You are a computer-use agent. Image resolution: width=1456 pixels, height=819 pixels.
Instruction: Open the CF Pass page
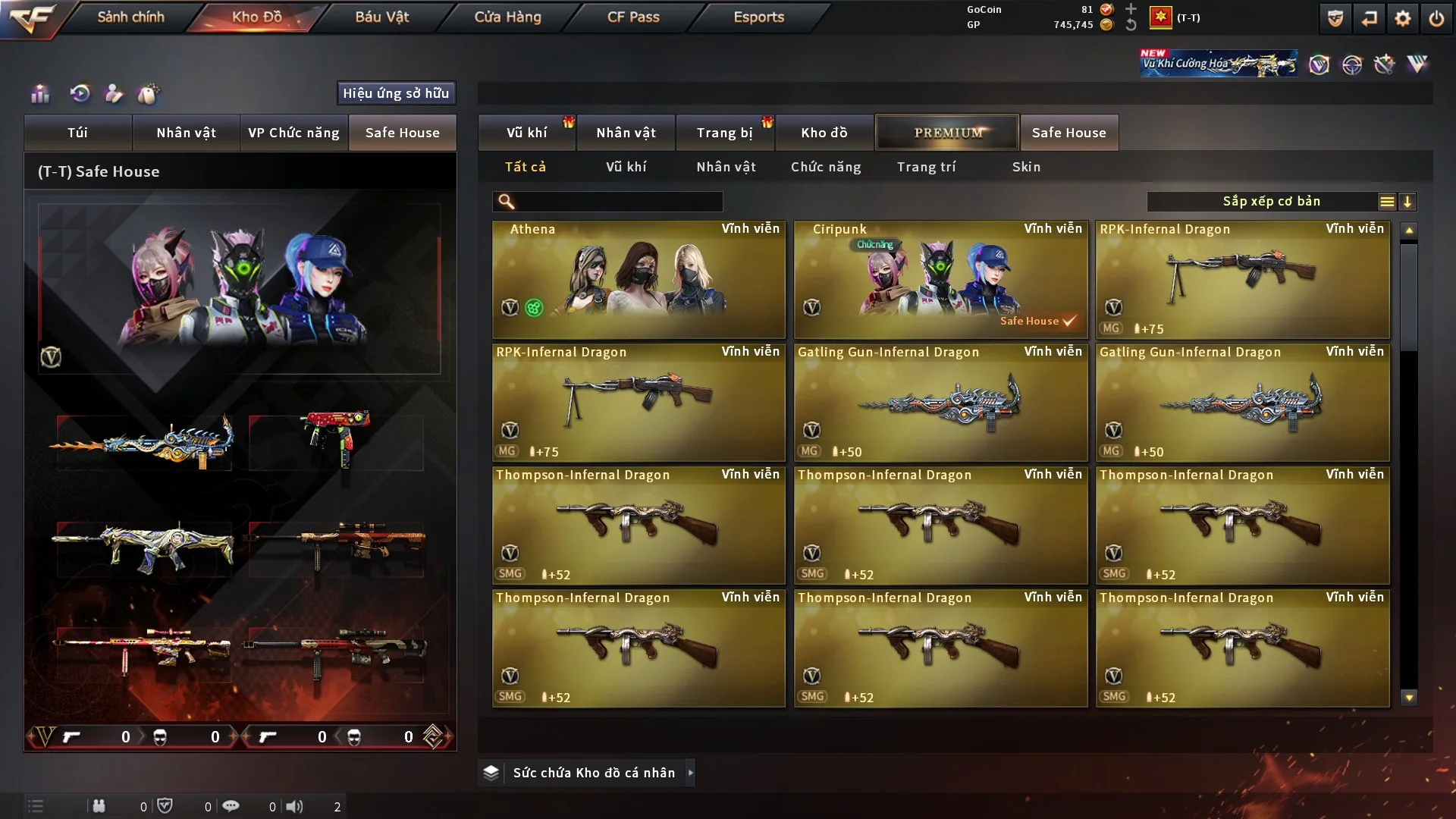(633, 17)
